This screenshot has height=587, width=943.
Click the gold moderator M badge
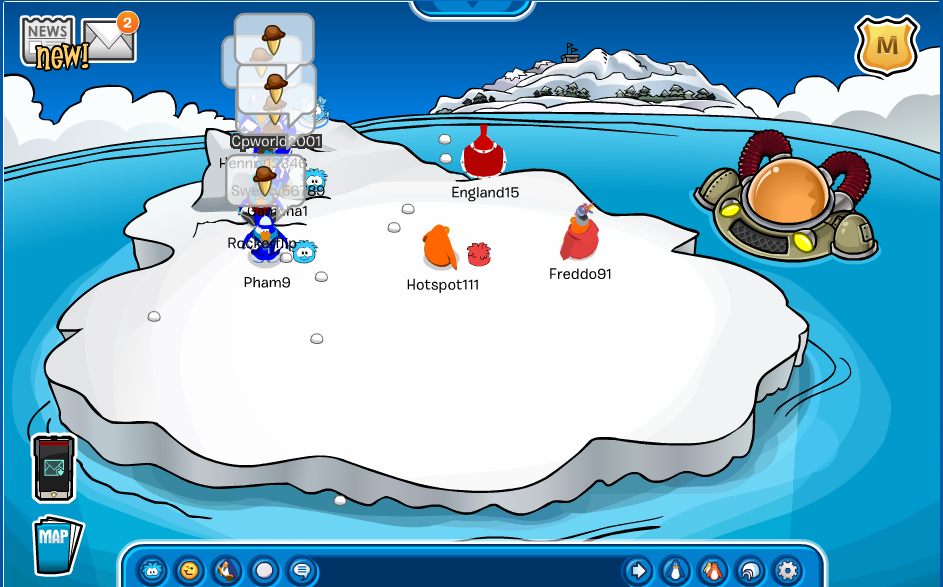pos(886,45)
